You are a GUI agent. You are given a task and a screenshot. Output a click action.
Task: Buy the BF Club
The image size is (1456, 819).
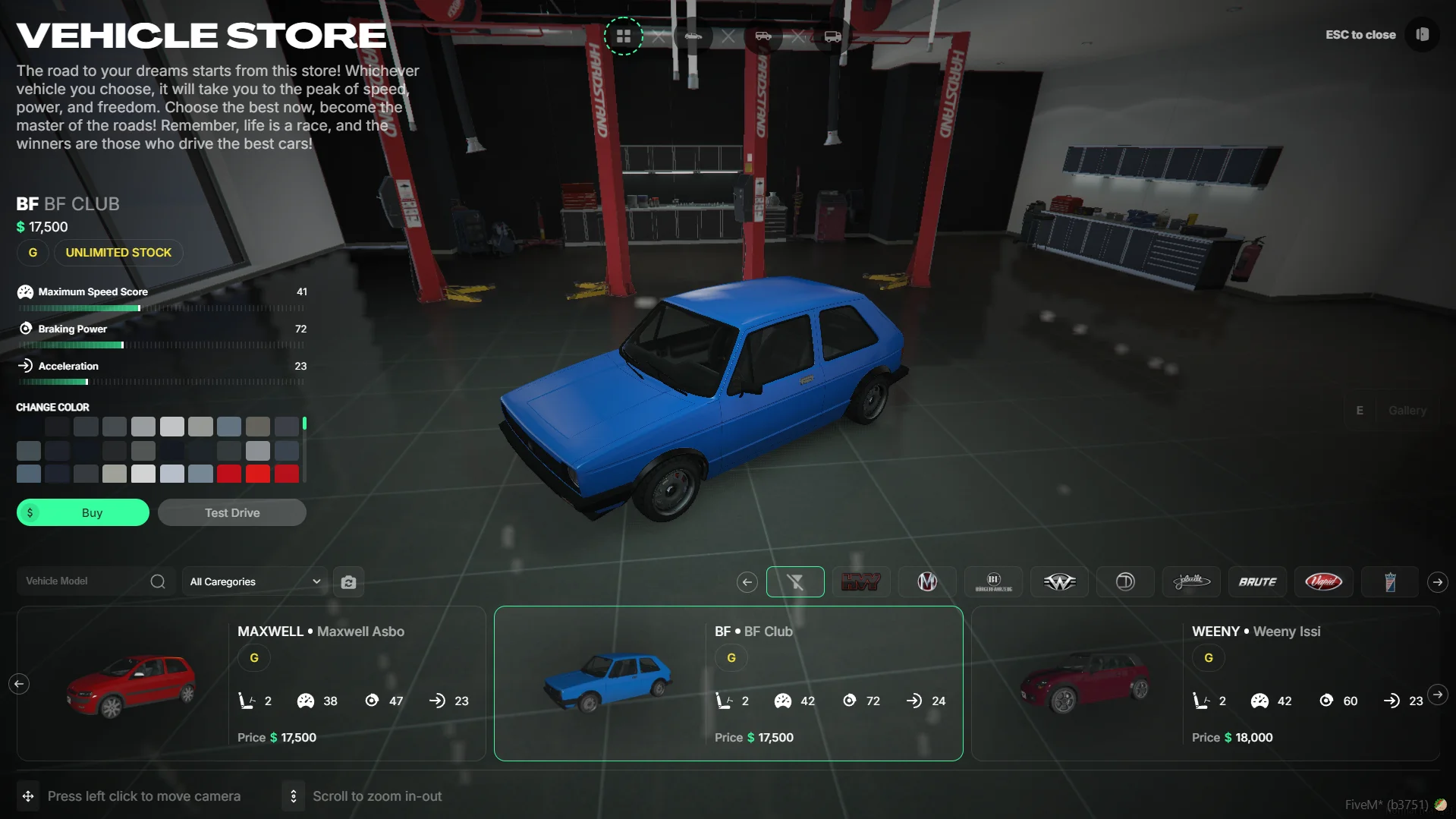coord(83,512)
